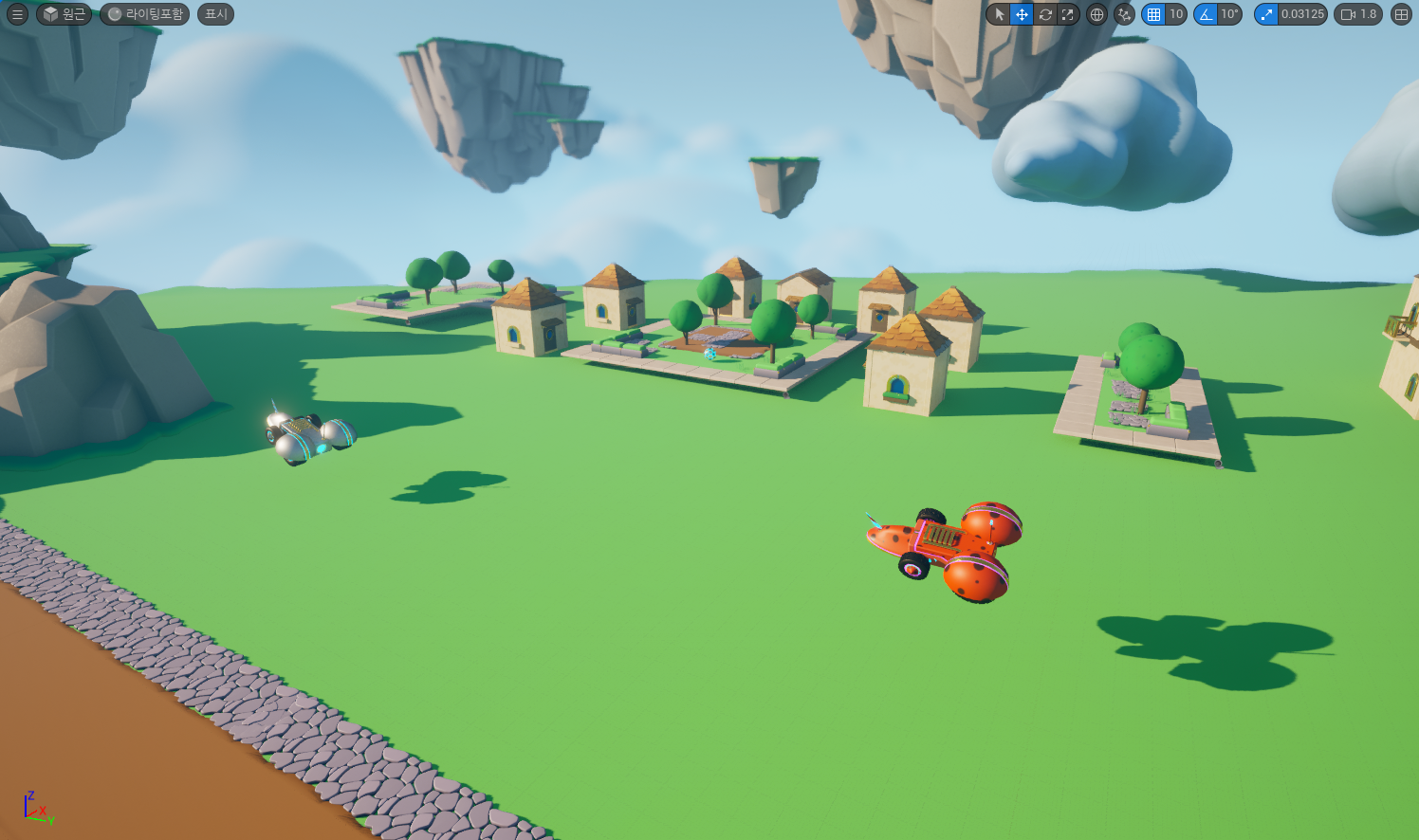Toggle surface snapping icon
The image size is (1419, 840).
pos(1124,14)
